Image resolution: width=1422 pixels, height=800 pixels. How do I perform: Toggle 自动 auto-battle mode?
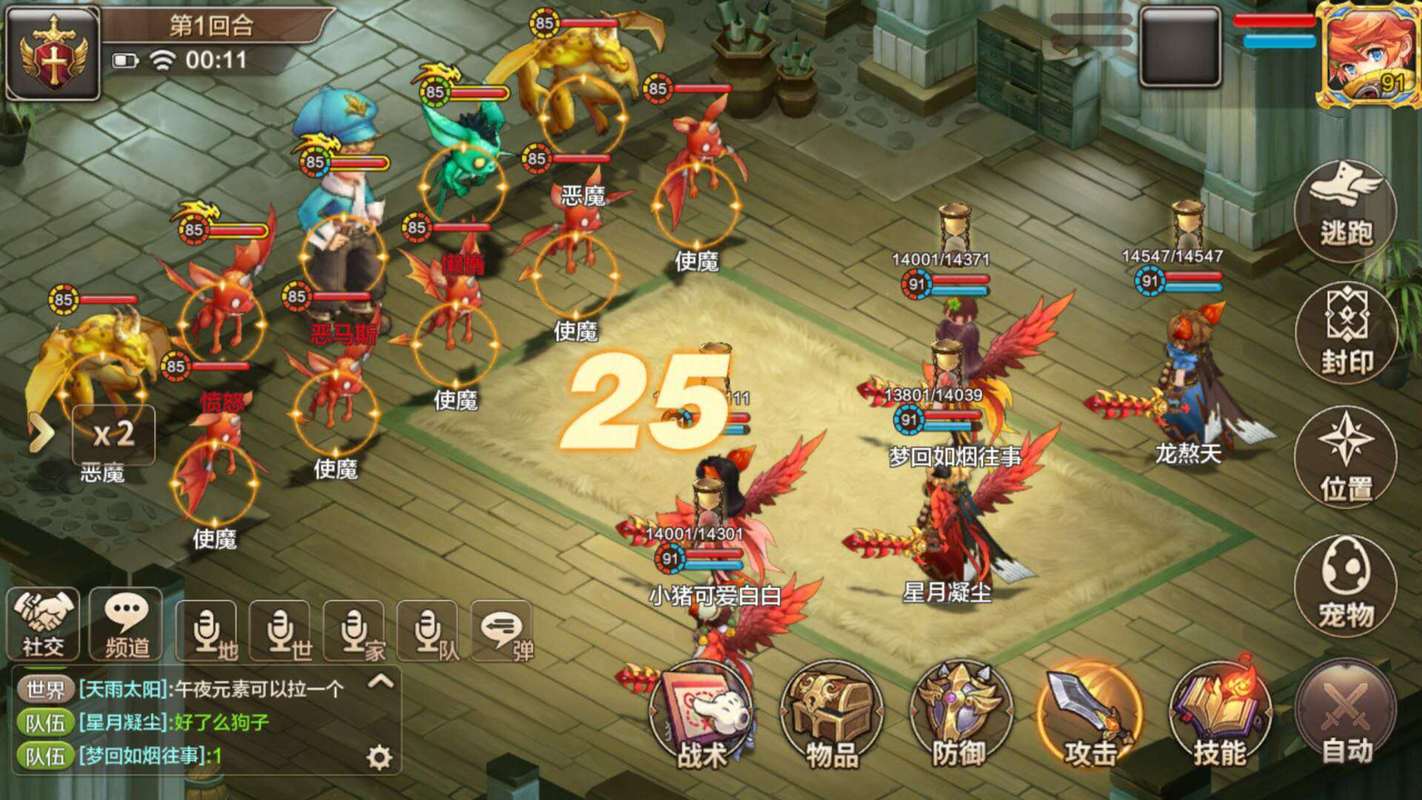click(1345, 713)
